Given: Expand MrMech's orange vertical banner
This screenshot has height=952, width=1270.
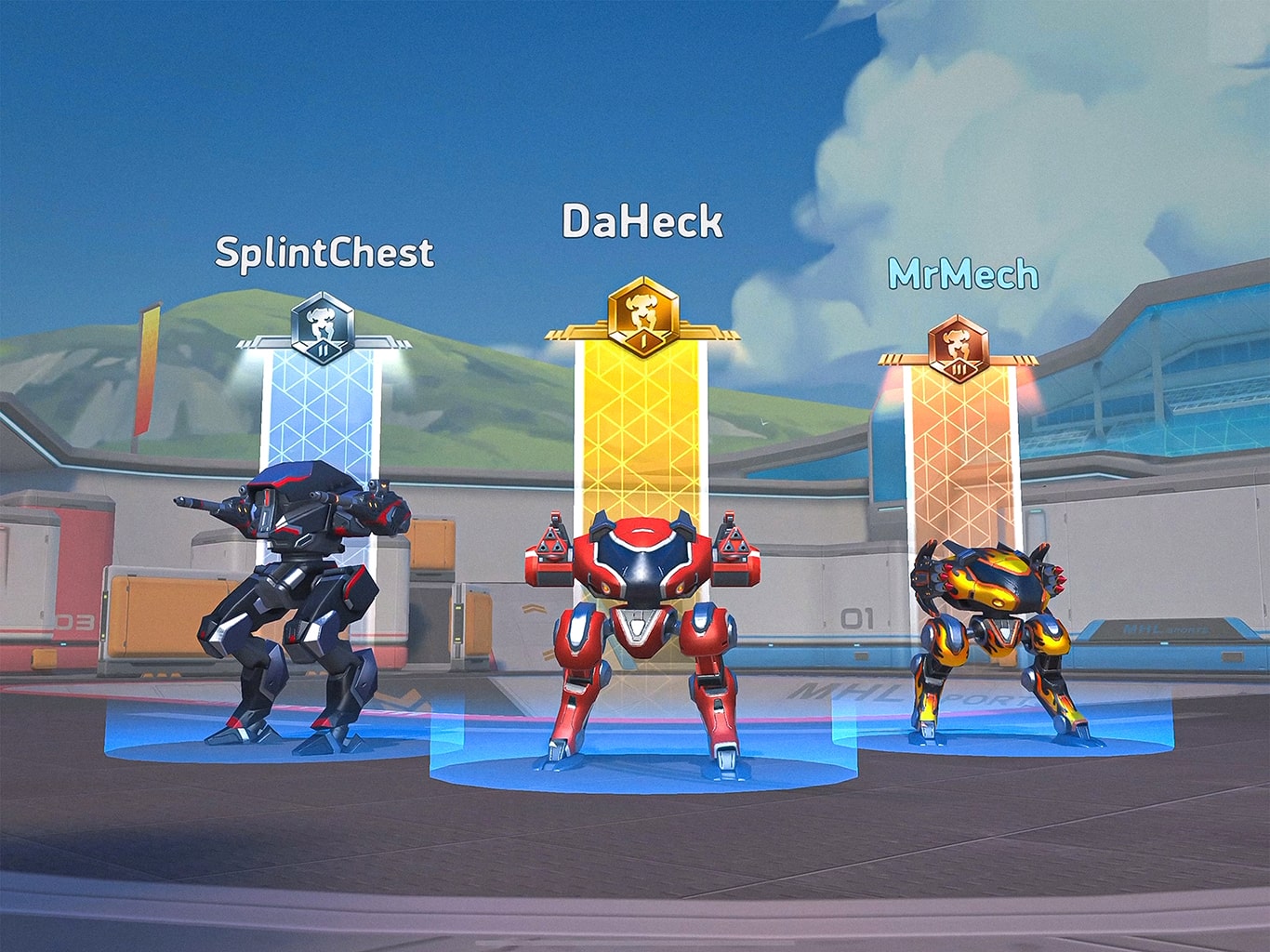Looking at the screenshot, I should coord(959,456).
